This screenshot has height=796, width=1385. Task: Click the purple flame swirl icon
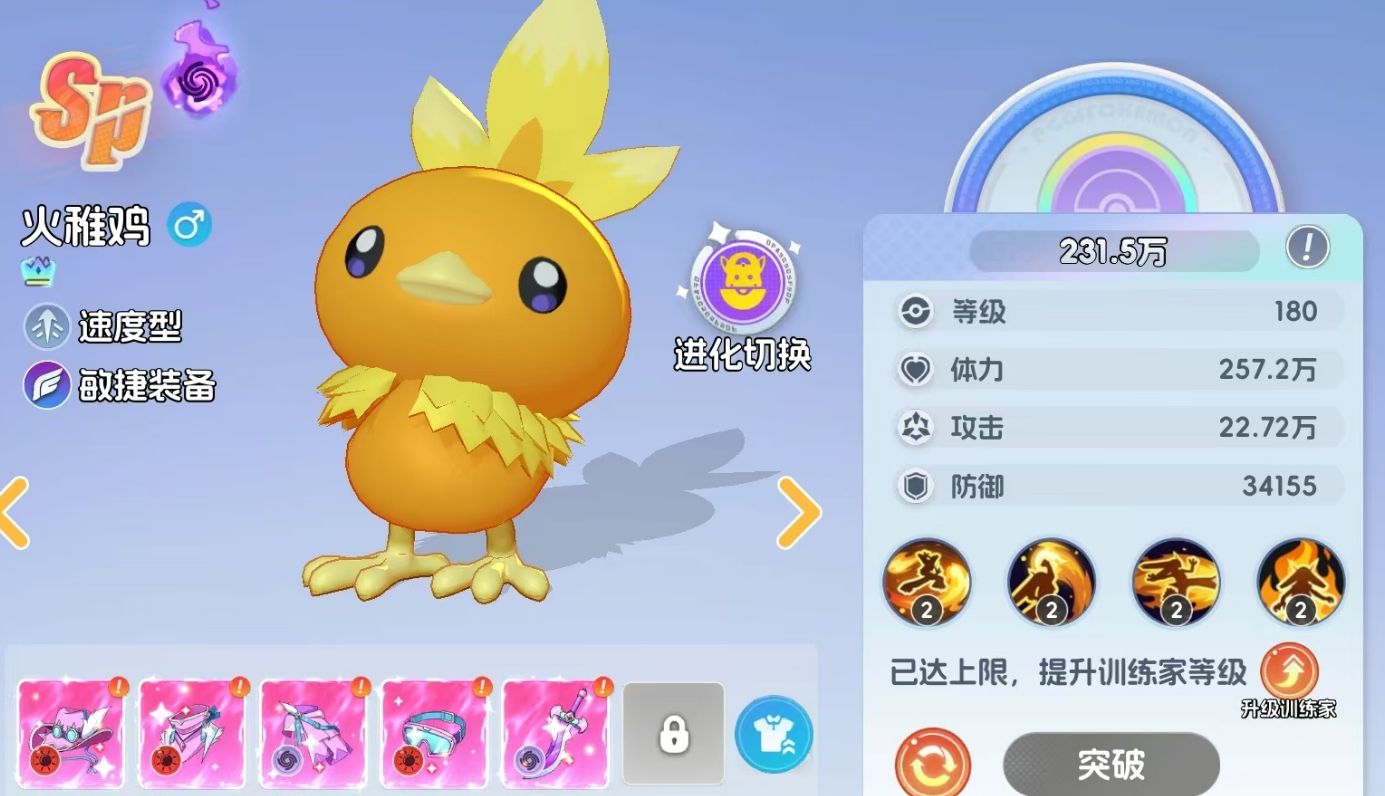point(198,74)
